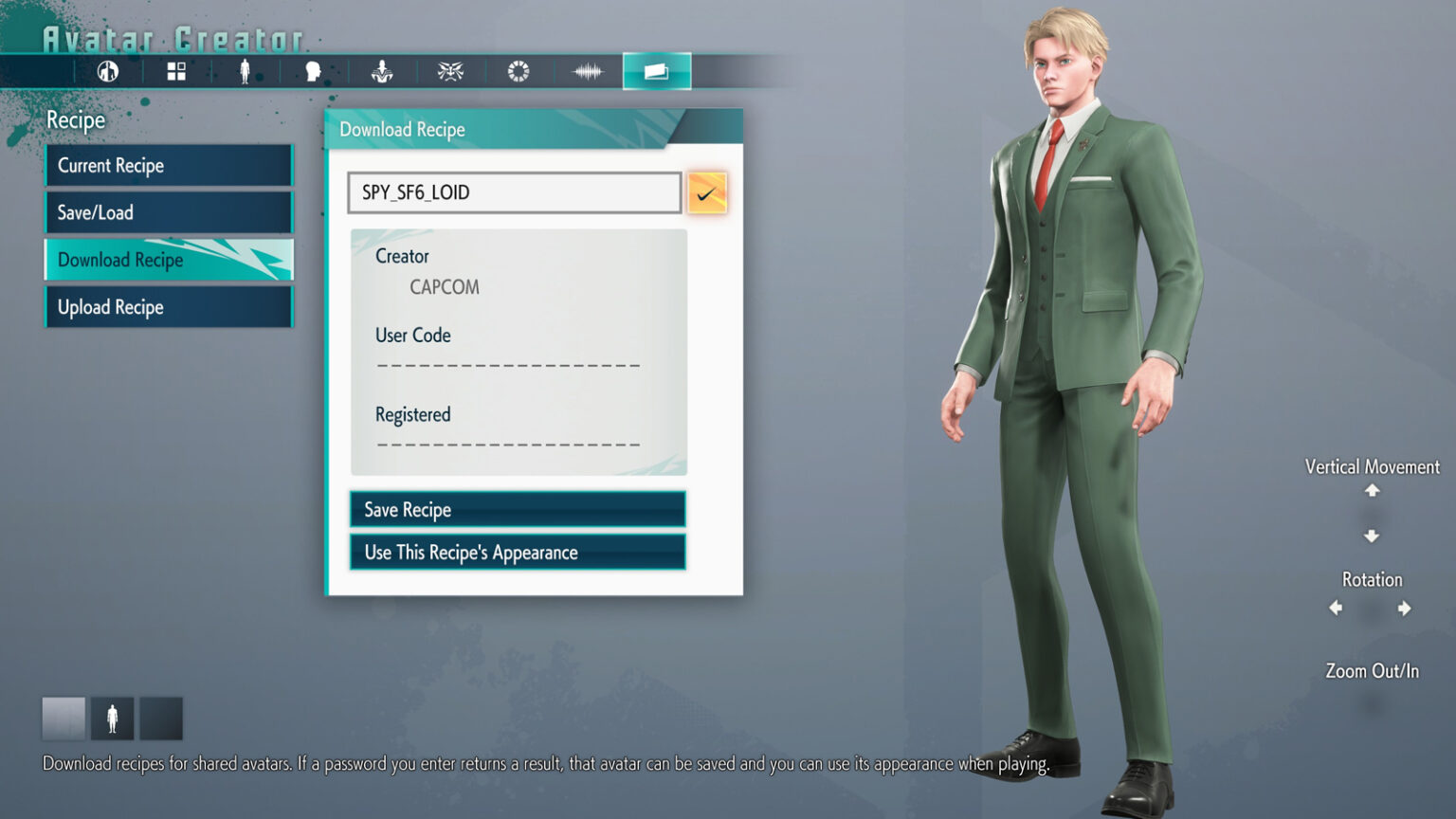
Task: Click the SPY_SF6_LOID password input field
Action: (513, 192)
